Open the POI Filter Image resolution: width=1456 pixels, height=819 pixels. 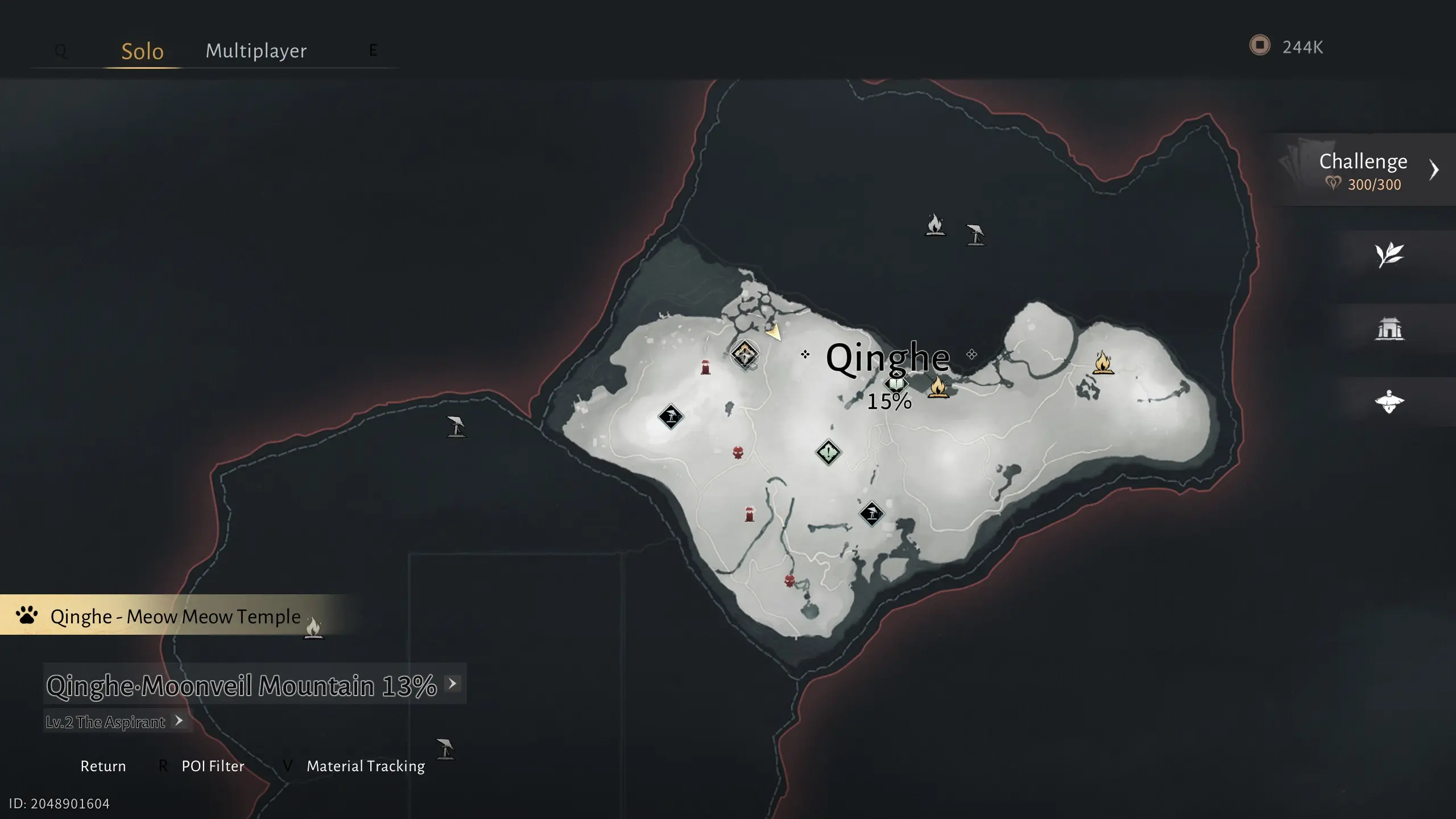(213, 766)
